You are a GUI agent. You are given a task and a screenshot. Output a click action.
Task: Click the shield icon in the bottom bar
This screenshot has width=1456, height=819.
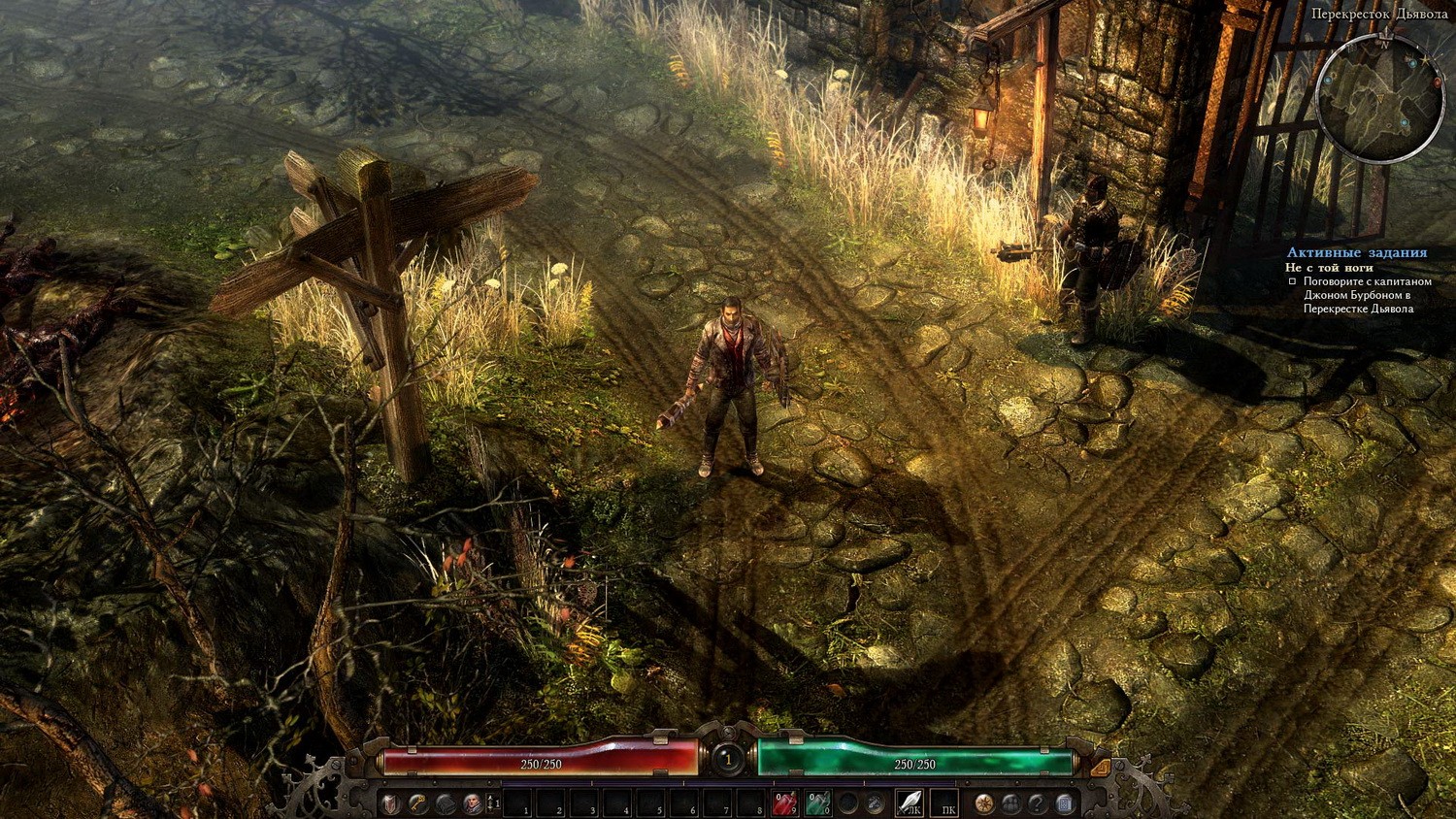[x=390, y=803]
